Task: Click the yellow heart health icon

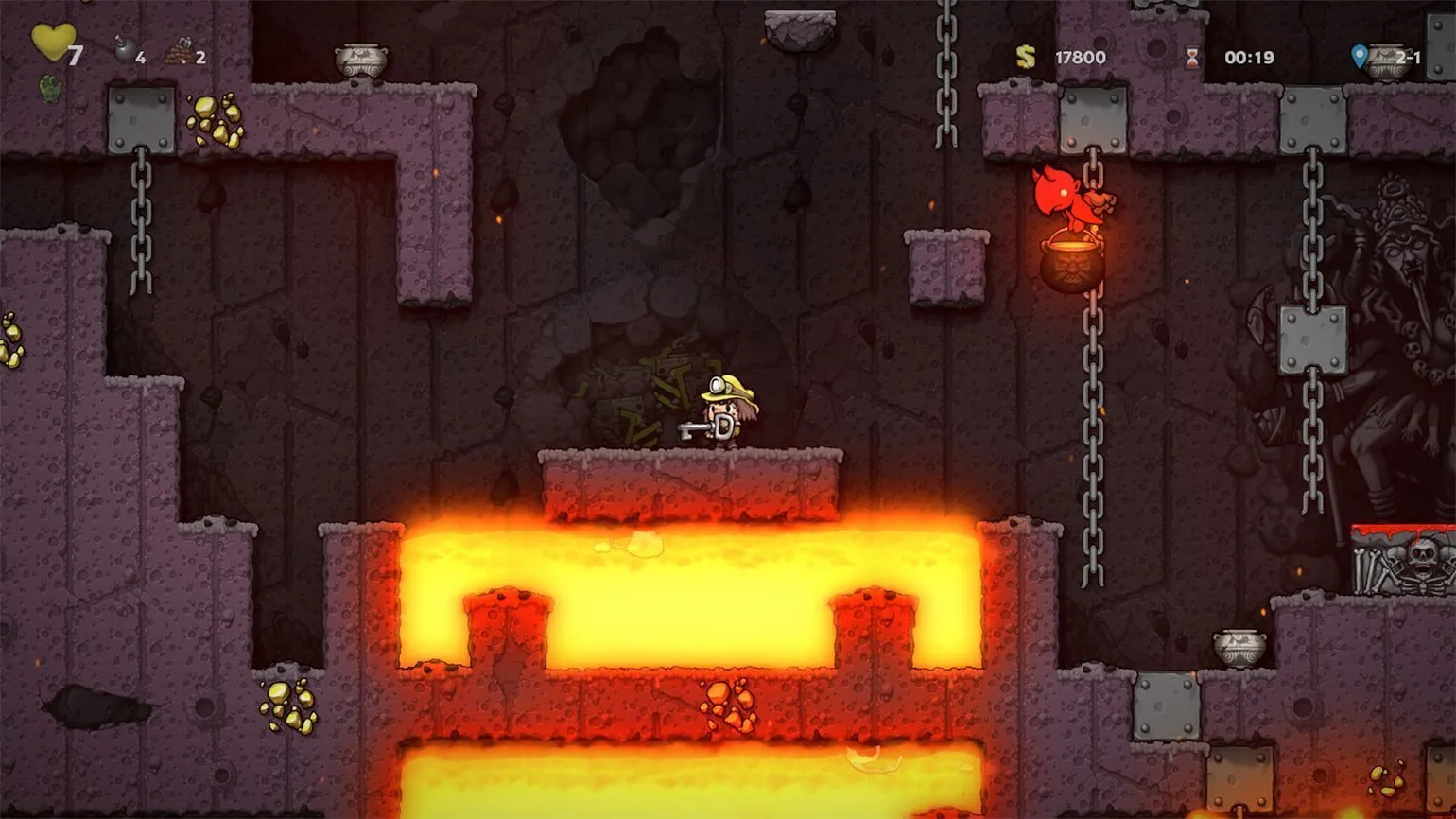Action: tap(52, 43)
